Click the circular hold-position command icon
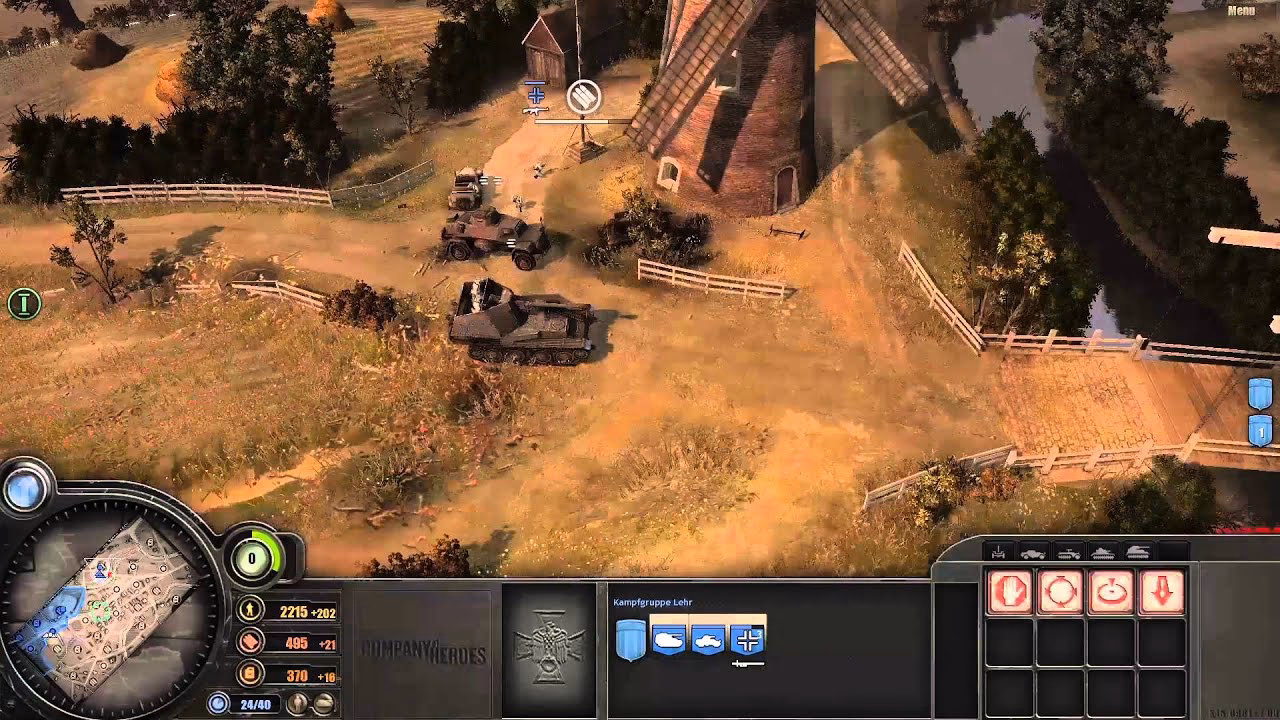 click(x=1060, y=590)
